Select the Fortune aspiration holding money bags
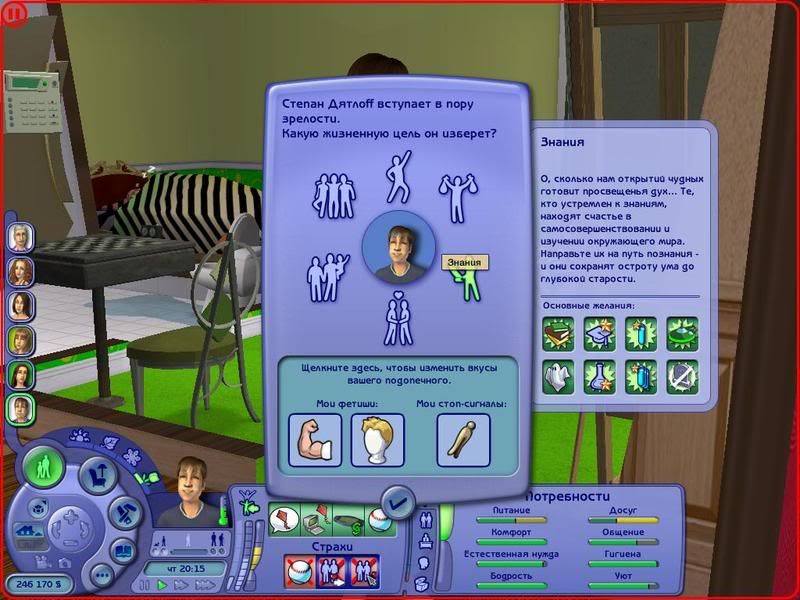Image resolution: width=800 pixels, height=600 pixels. pos(457,198)
